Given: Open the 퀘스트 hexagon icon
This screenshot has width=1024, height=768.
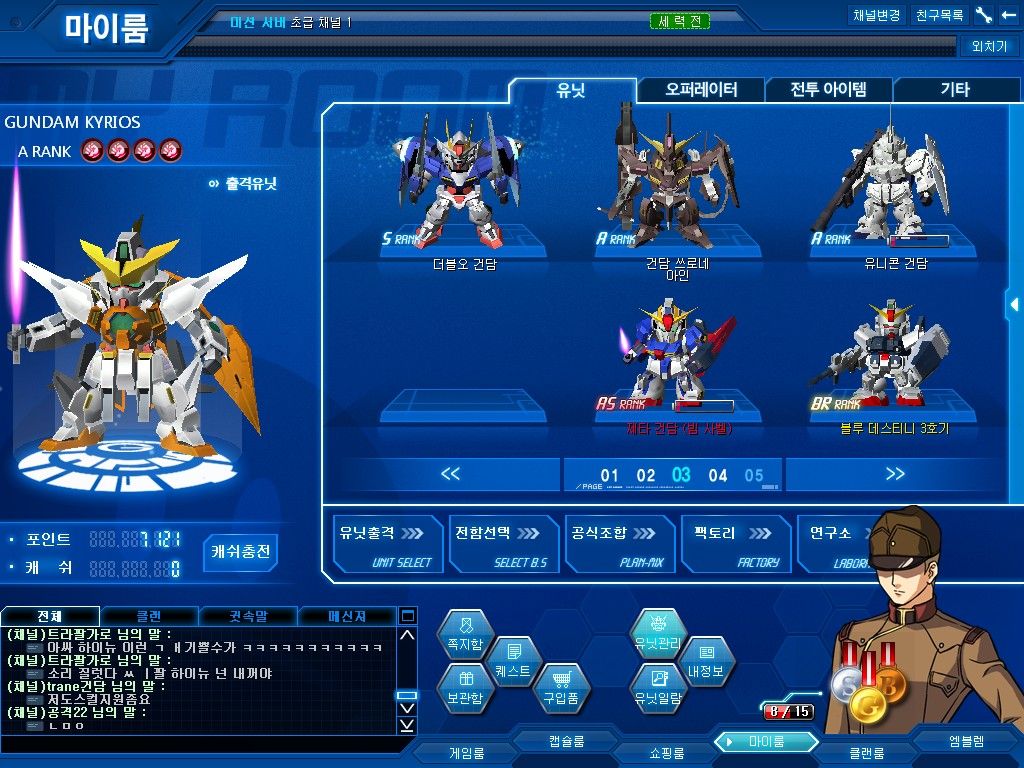Looking at the screenshot, I should coord(513,662).
